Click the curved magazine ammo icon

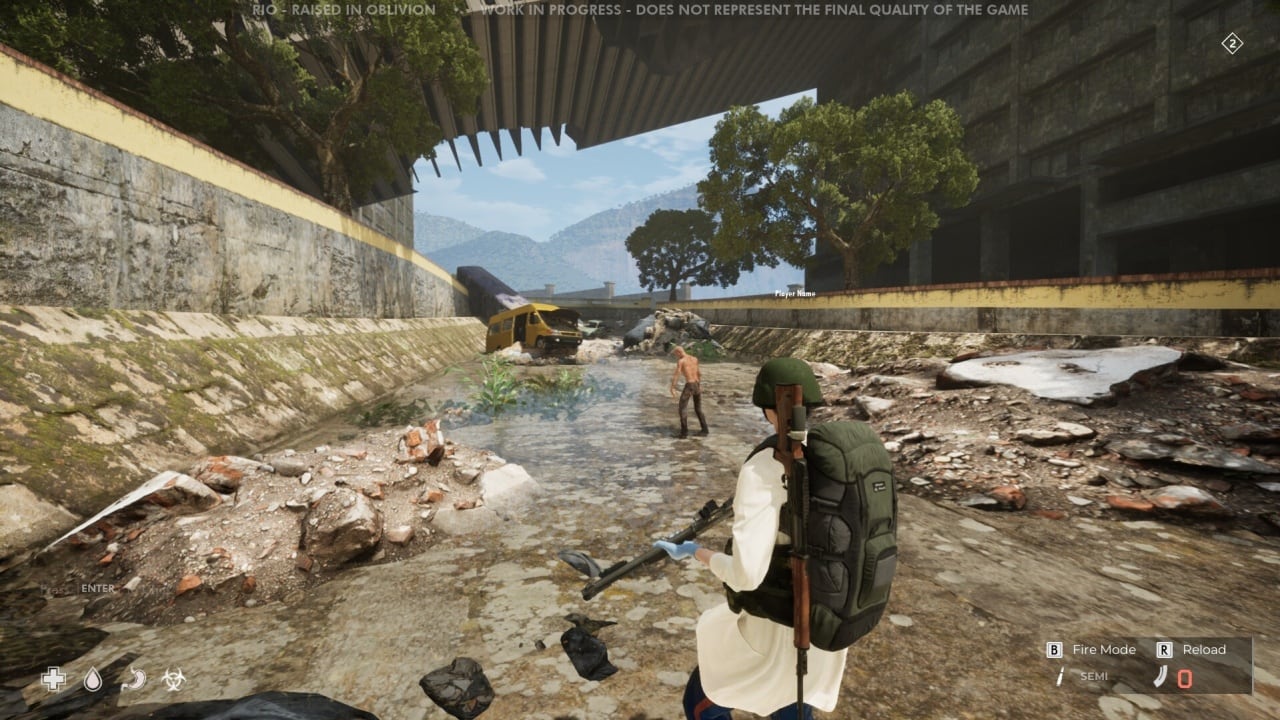tap(1161, 677)
